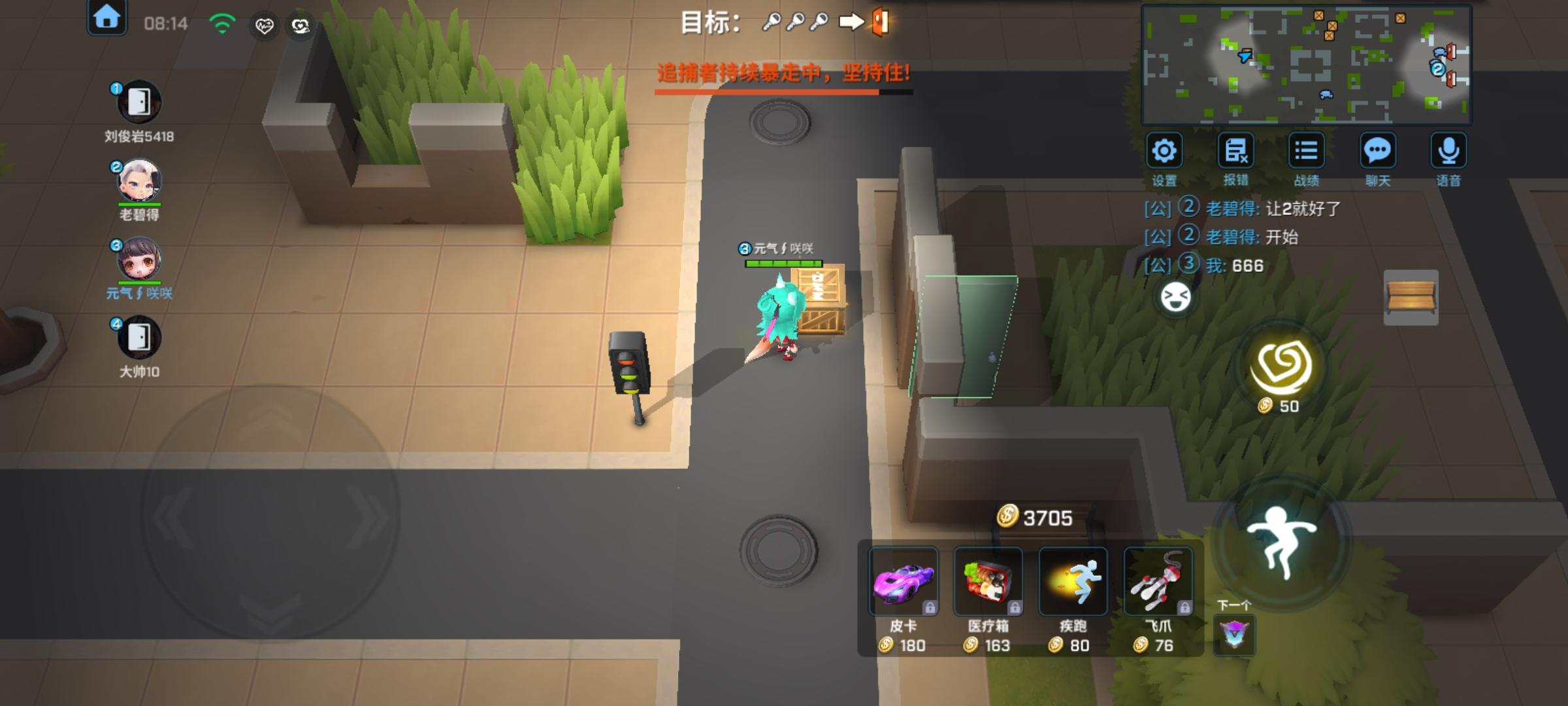Image resolution: width=1568 pixels, height=706 pixels.
Task: Buy the 医疗箱 medkit item
Action: pos(989,580)
